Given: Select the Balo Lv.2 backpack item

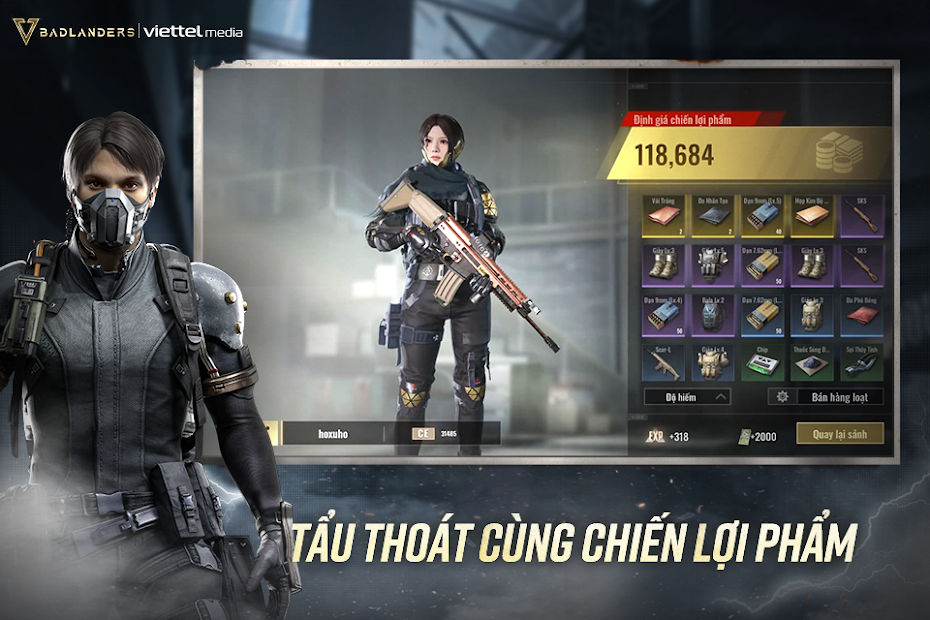Looking at the screenshot, I should point(712,315).
